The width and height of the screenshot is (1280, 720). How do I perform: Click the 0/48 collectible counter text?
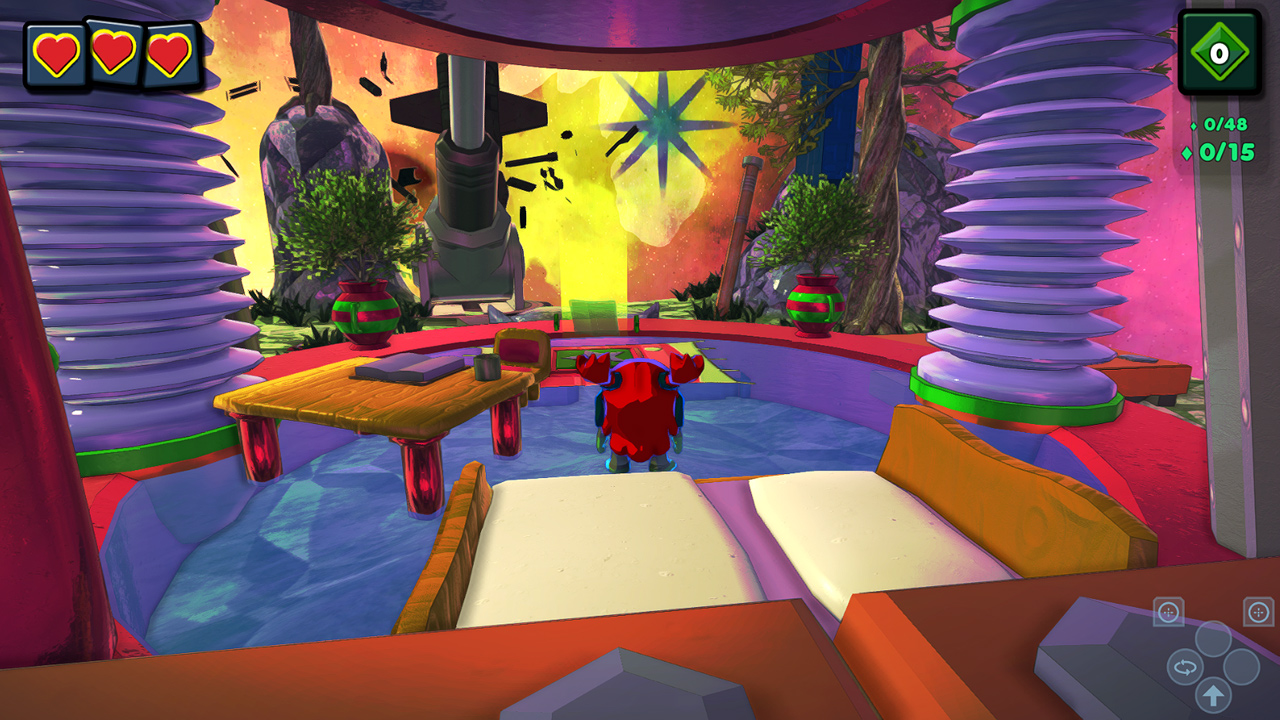[x=1226, y=124]
